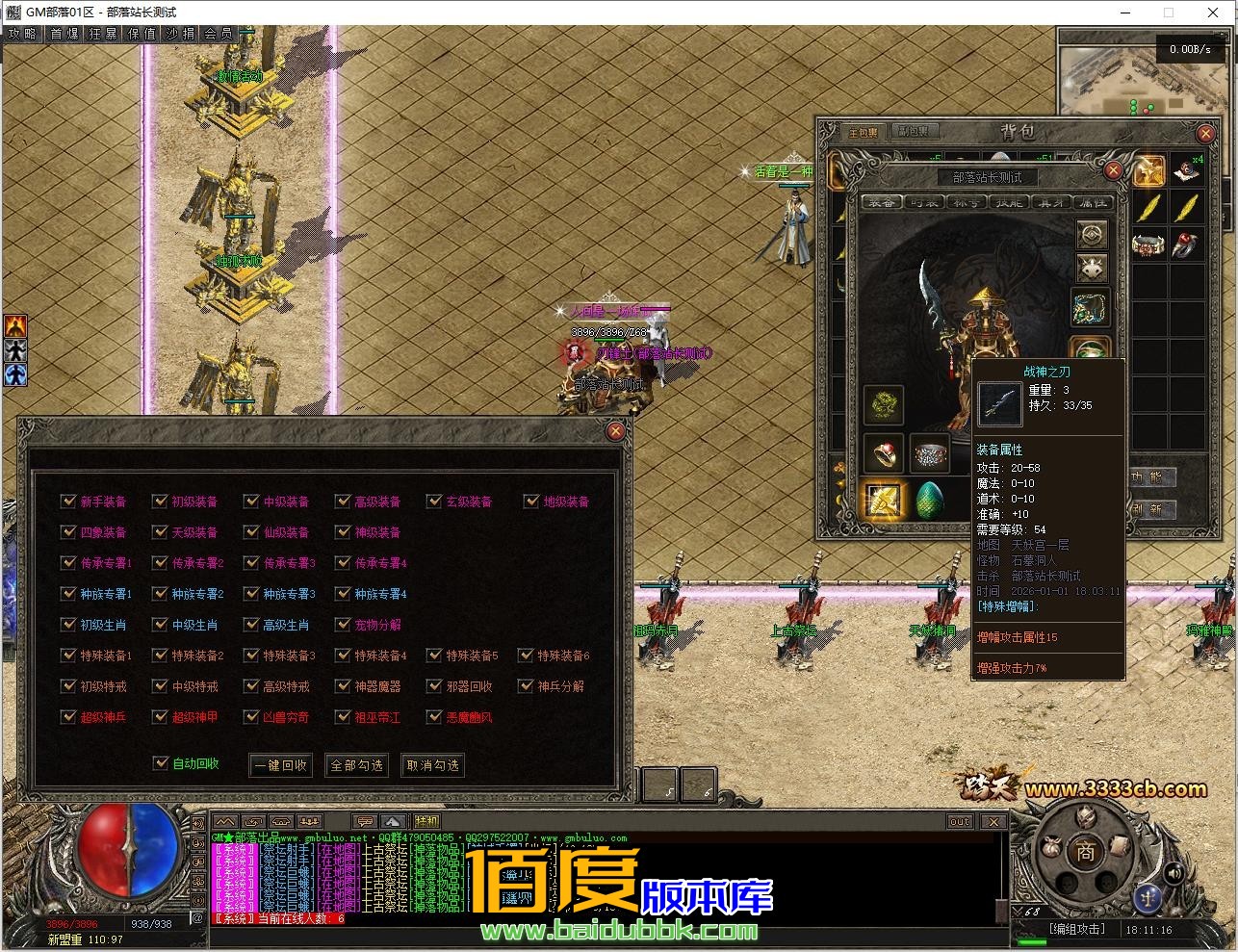
Task: Select the green dragon egg slot
Action: [928, 501]
